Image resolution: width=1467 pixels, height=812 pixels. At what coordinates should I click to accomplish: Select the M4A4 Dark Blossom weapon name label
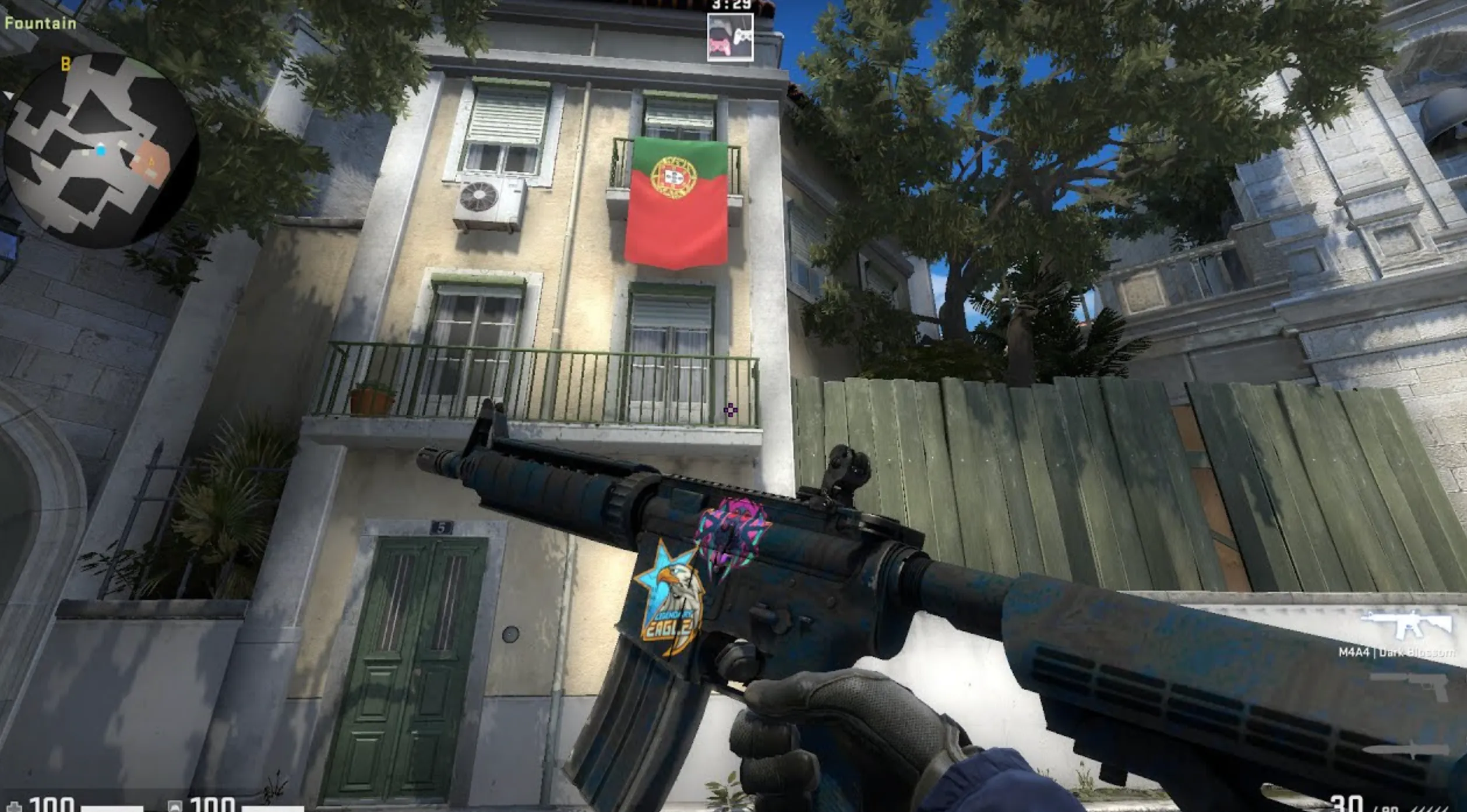coord(1398,652)
